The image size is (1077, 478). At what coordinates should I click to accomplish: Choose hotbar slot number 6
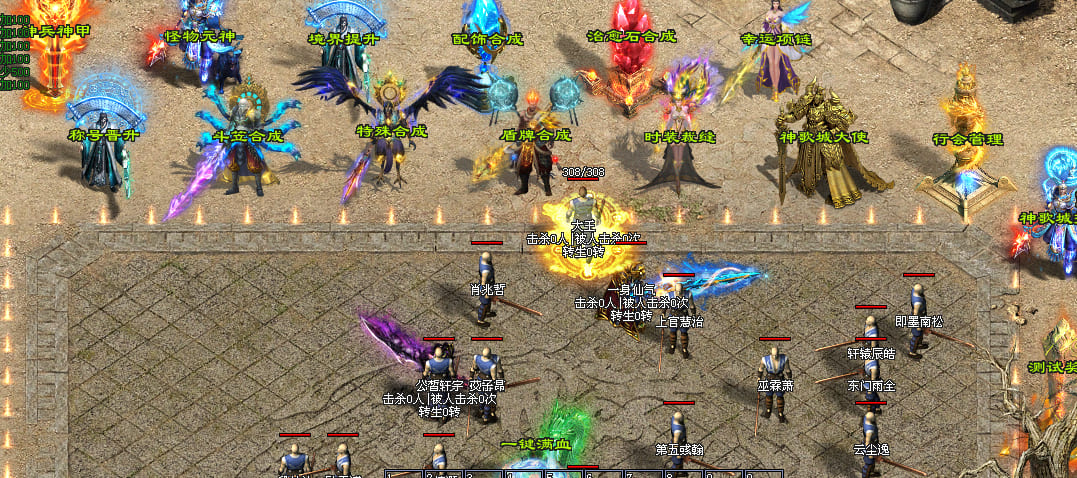click(x=603, y=474)
